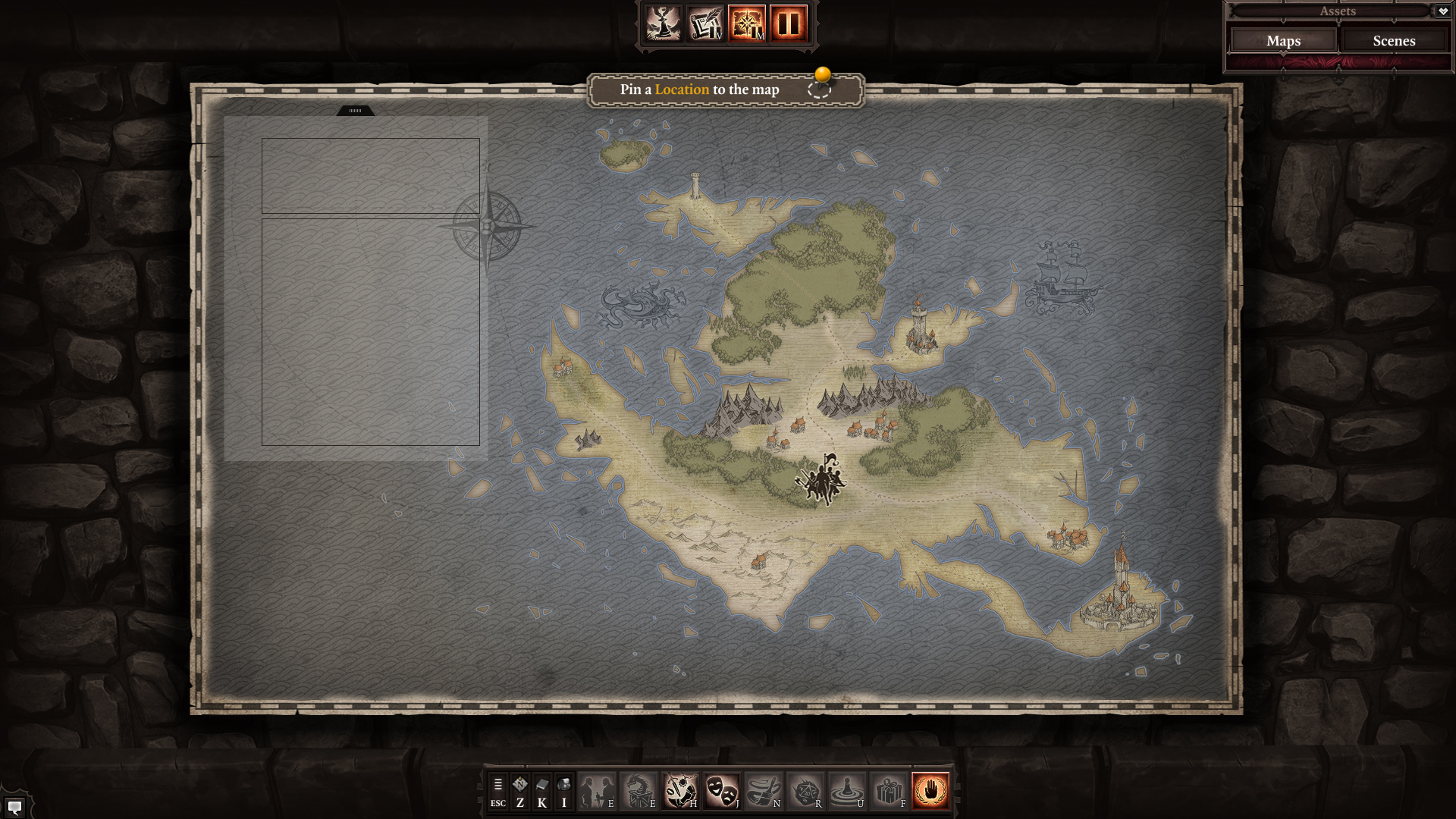Activate the theater masks tool
The height and width of the screenshot is (819, 1456).
[722, 791]
